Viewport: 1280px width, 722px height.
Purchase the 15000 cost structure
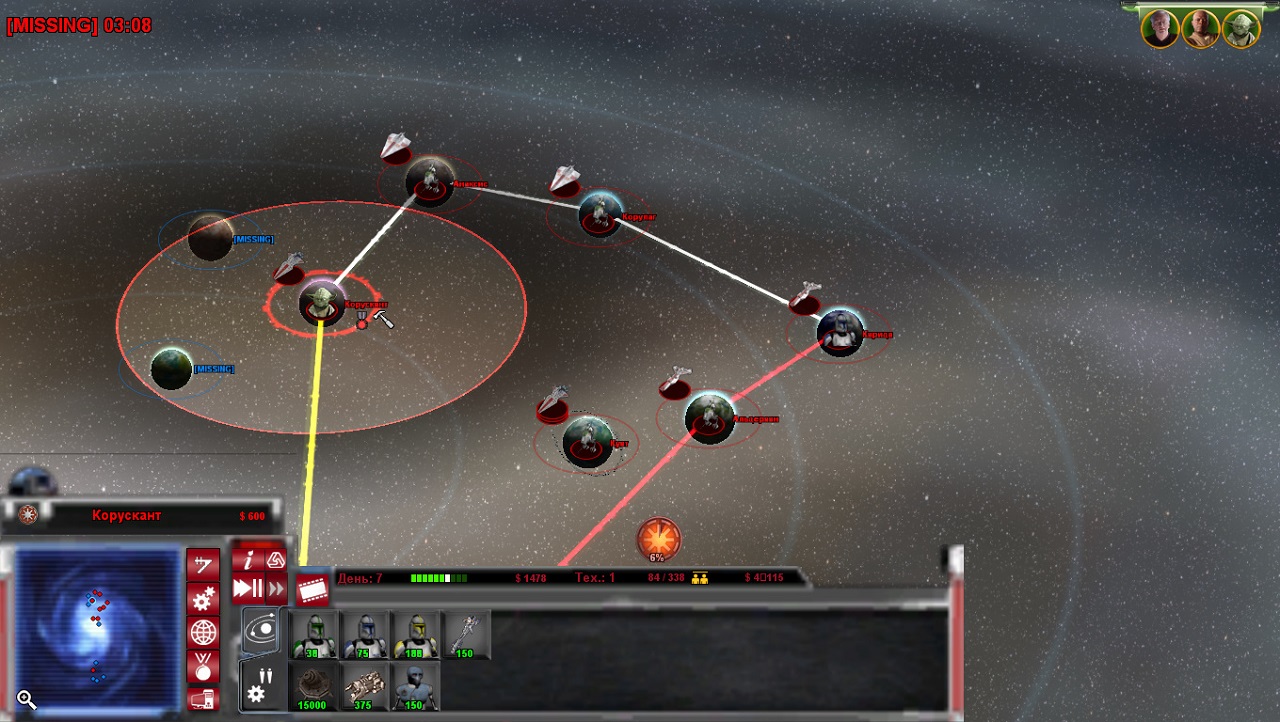(x=314, y=687)
